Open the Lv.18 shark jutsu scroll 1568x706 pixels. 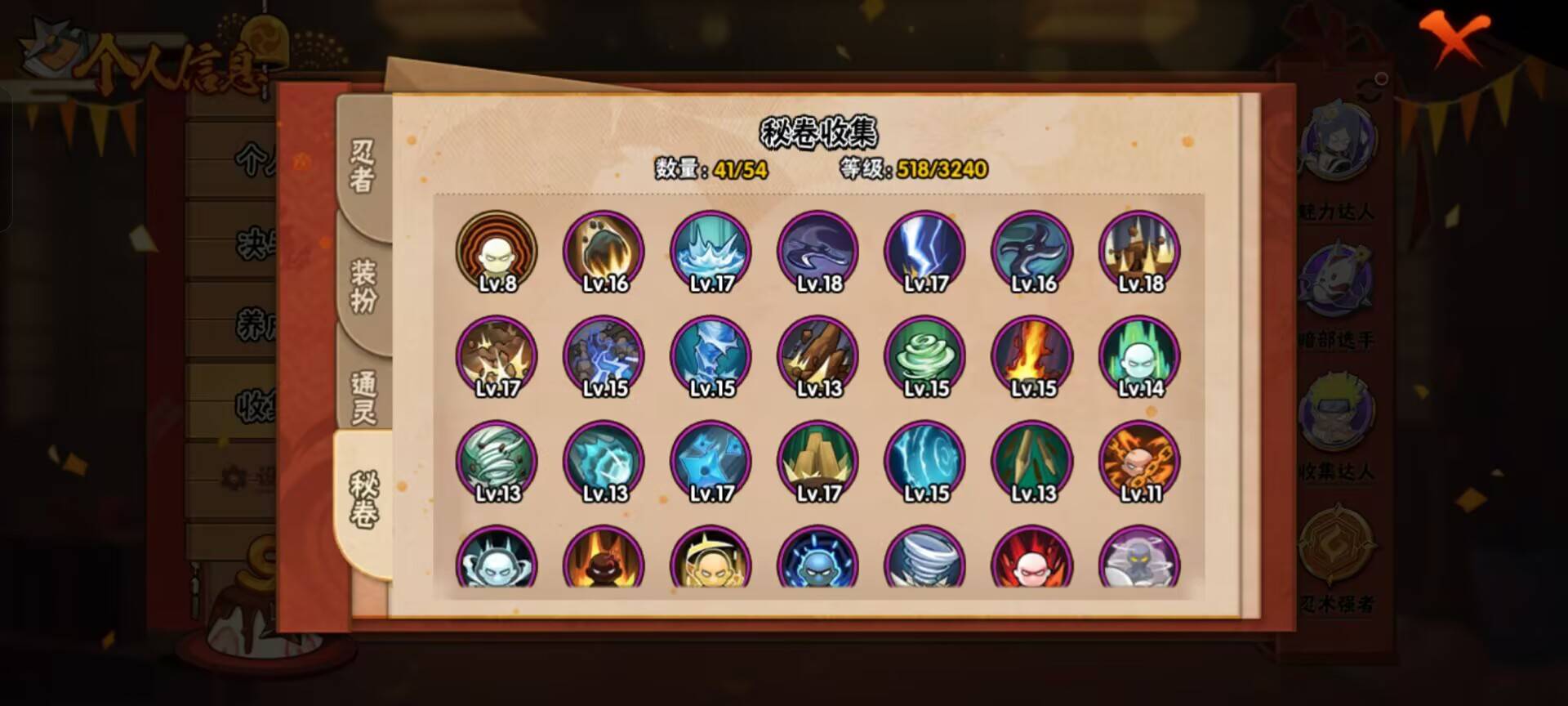[x=817, y=253]
